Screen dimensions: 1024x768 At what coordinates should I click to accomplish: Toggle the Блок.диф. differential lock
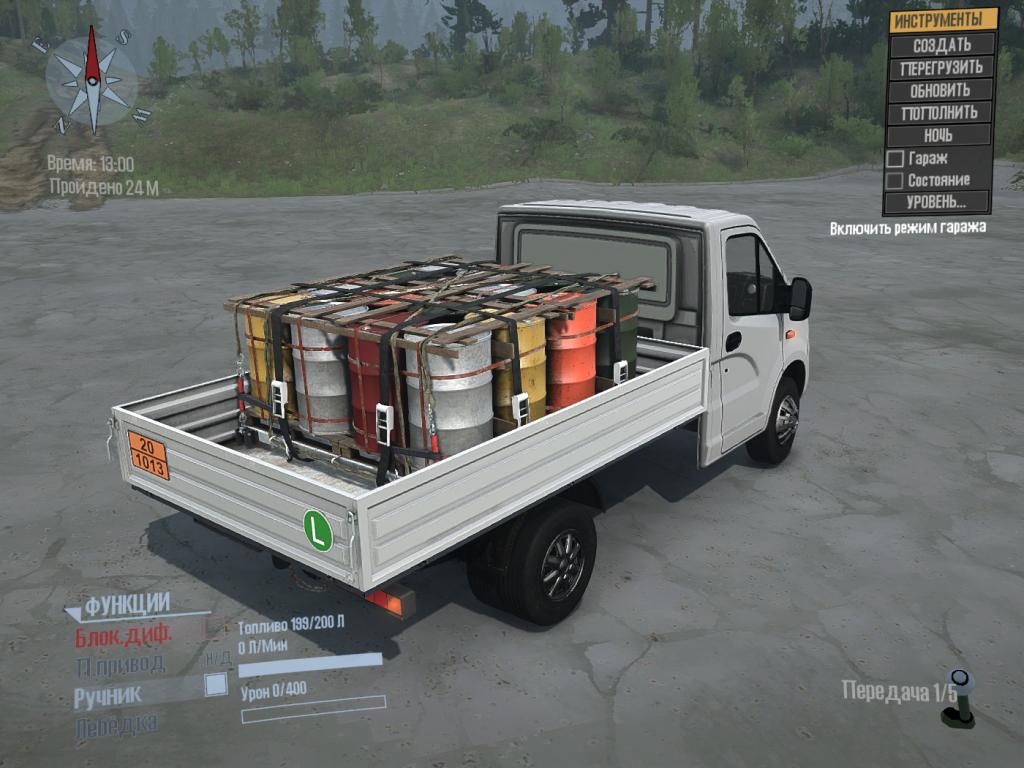pos(124,634)
